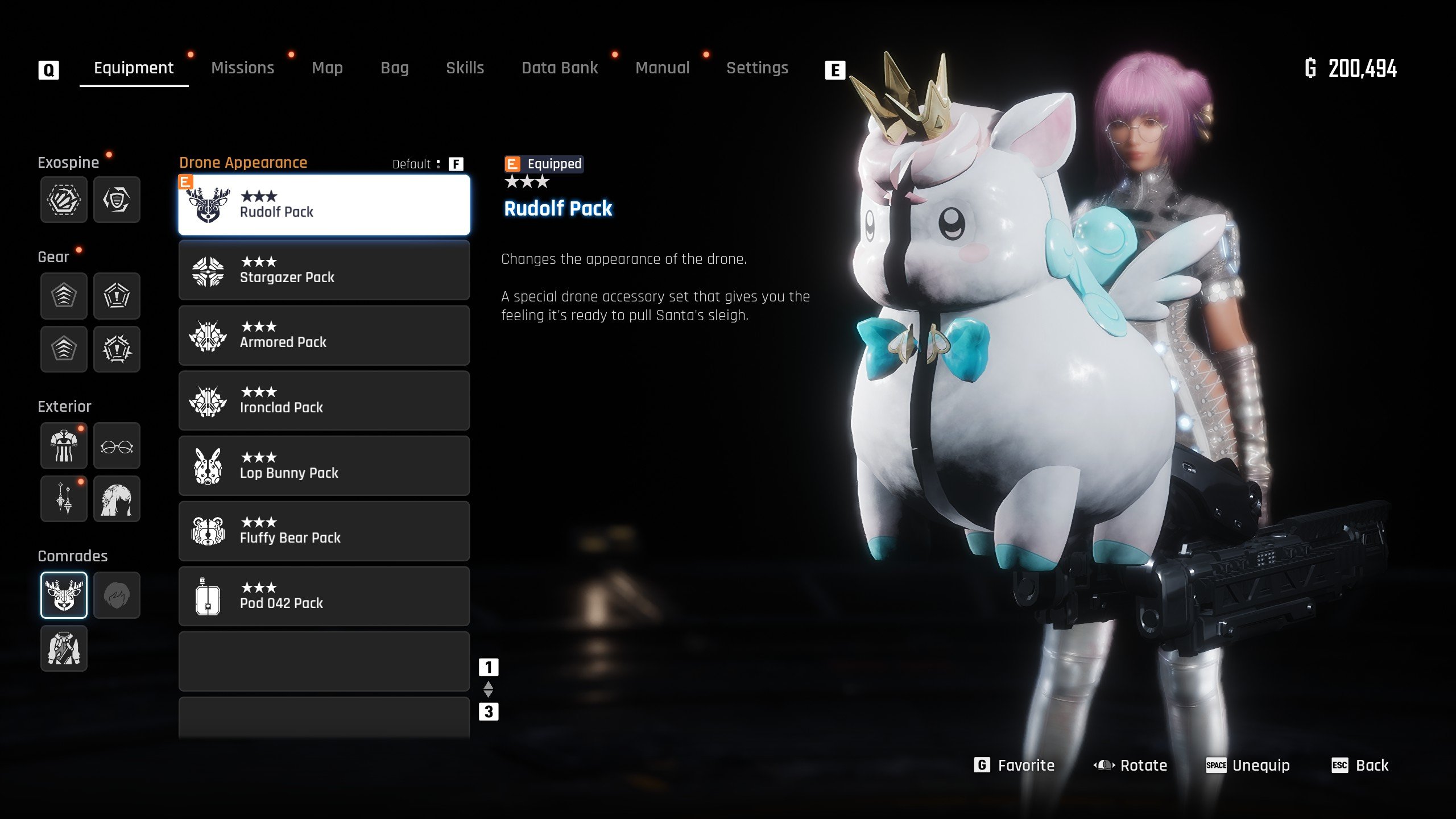Choose the Armored Pack drone skin
Screen dimensions: 1456x819
(324, 336)
